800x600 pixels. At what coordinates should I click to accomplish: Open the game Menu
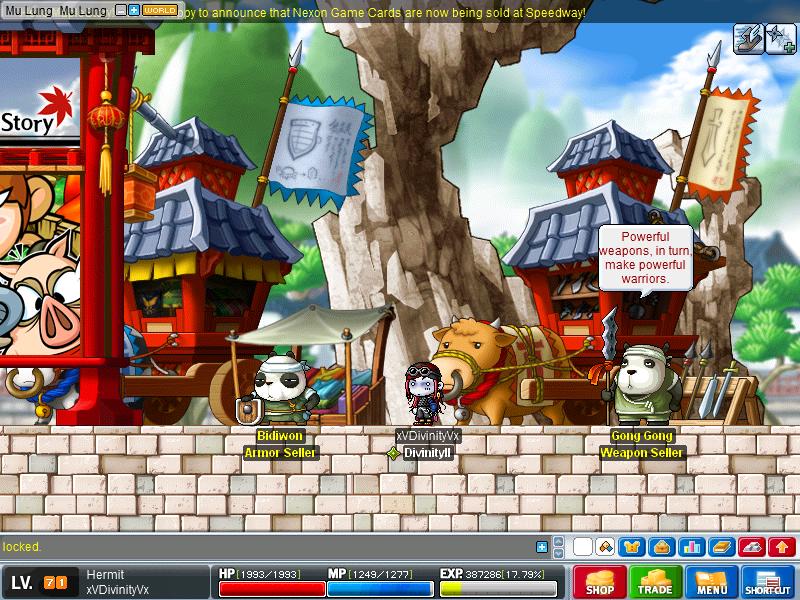(x=711, y=582)
